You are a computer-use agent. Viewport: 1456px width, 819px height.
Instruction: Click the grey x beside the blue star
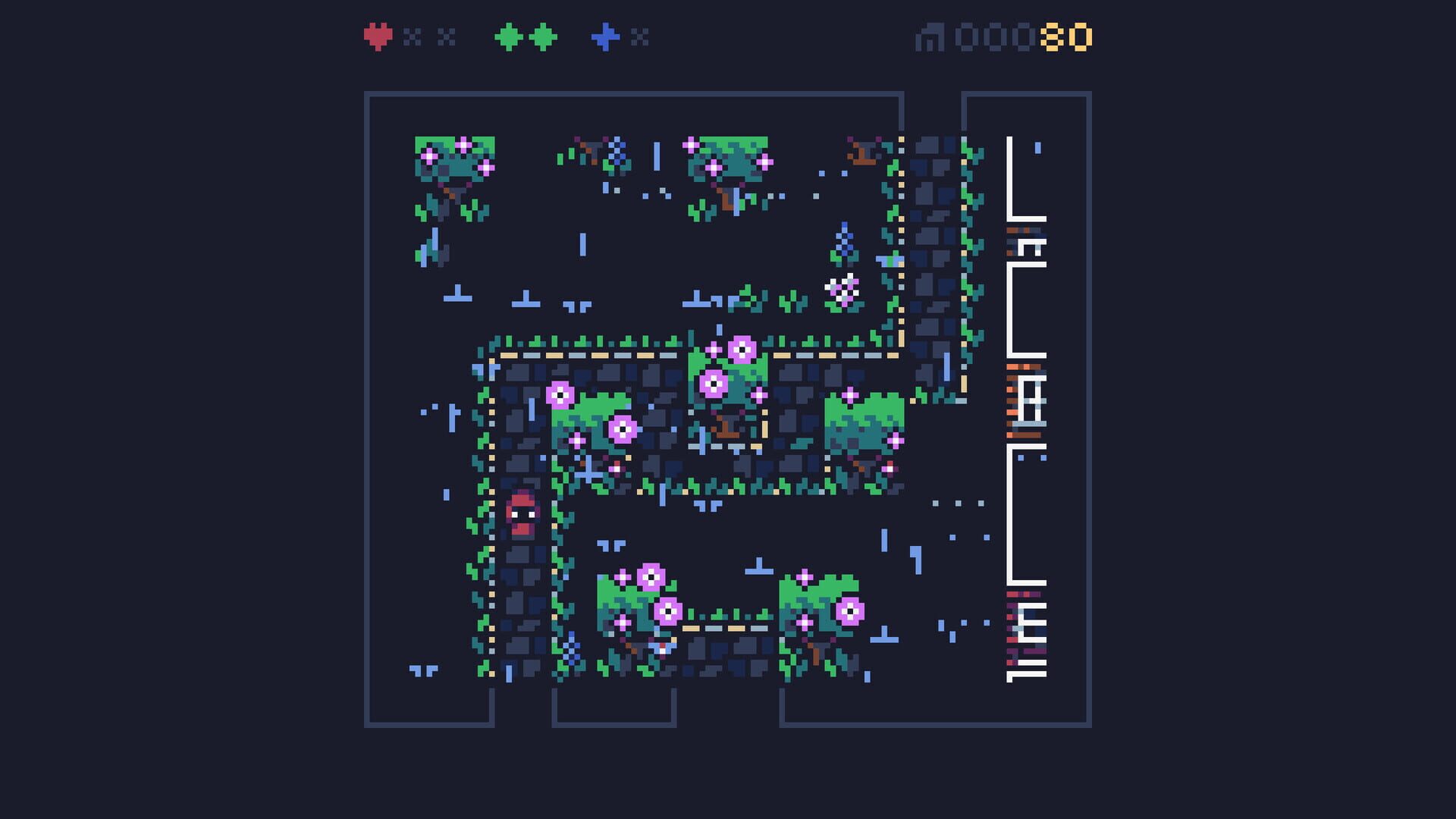tap(641, 36)
